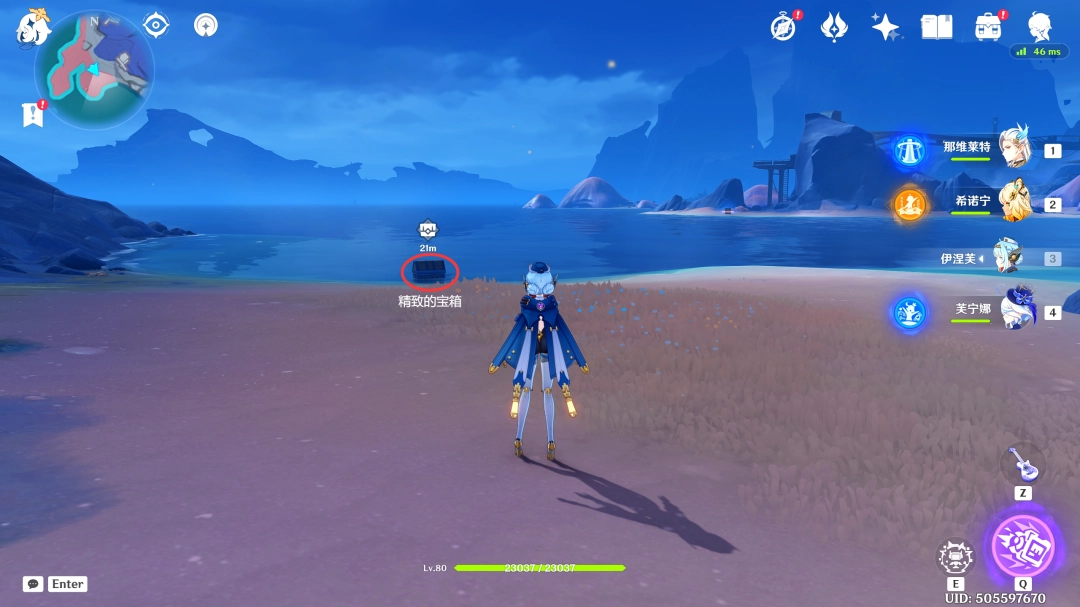Screen dimensions: 1080x607
Task: Click the arc-and-star icon beside the eye icon
Action: (206, 25)
